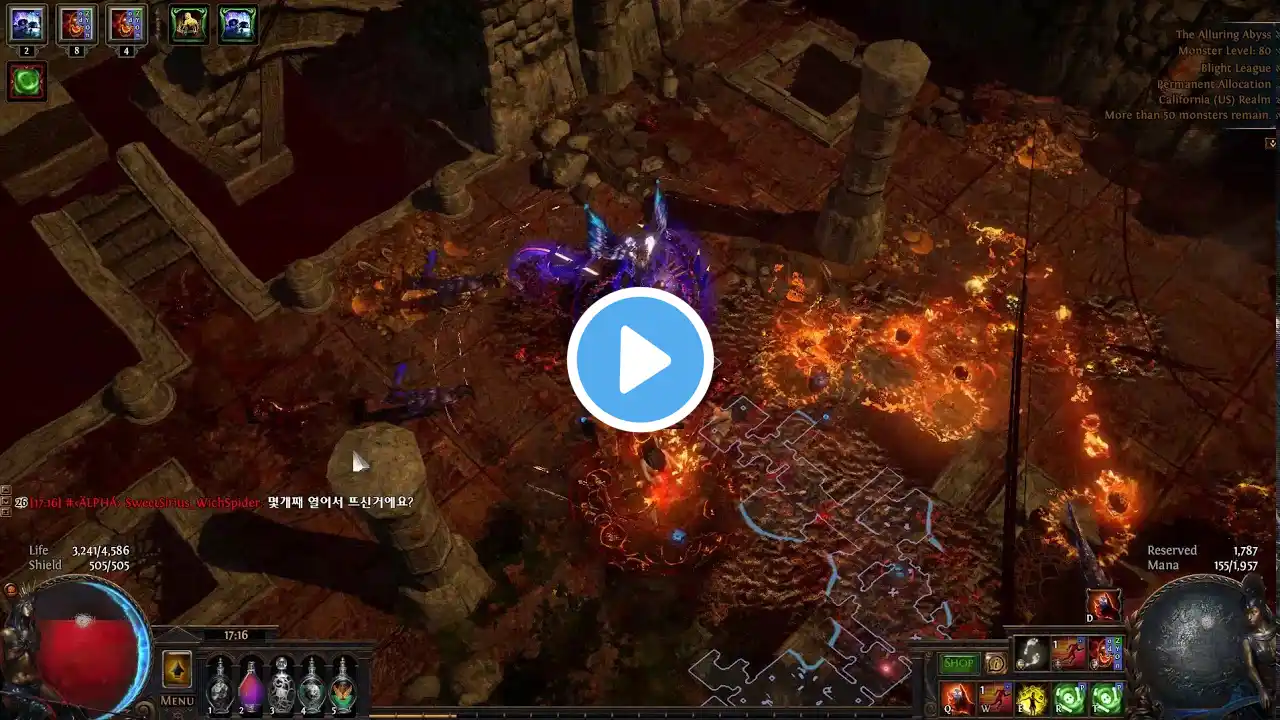Activate the green T aura skill

tap(1106, 698)
